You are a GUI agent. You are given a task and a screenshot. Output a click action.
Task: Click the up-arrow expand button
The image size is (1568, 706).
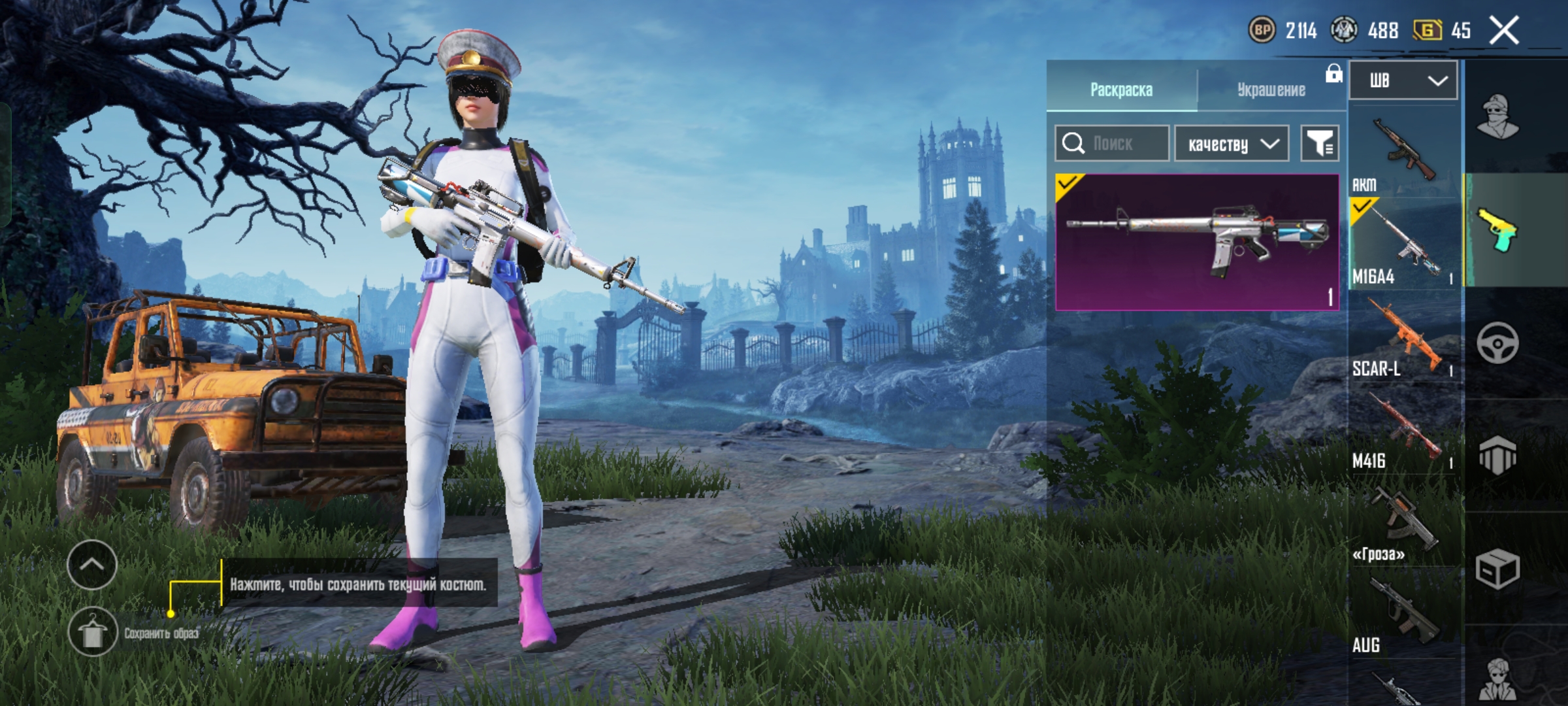tap(92, 565)
